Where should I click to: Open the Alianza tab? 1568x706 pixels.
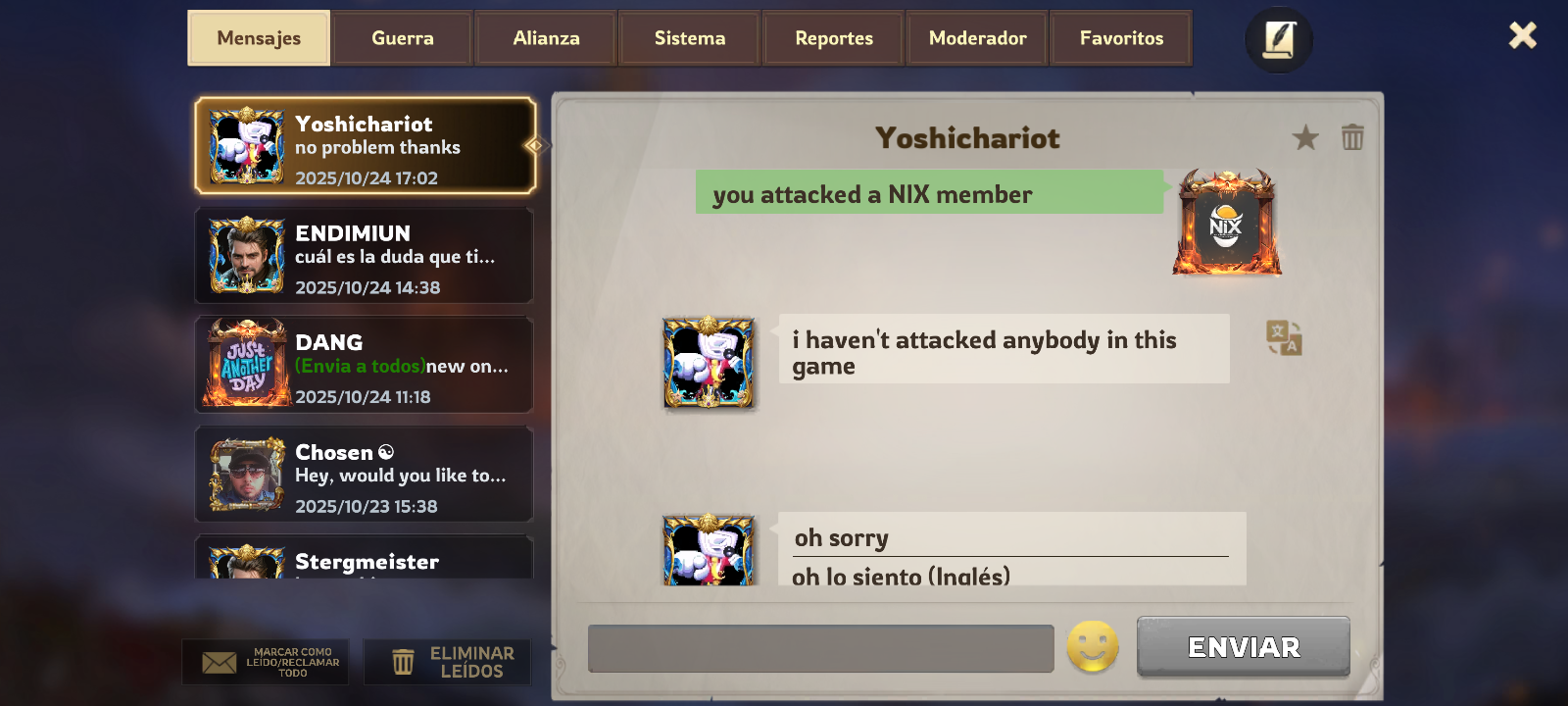(x=546, y=38)
